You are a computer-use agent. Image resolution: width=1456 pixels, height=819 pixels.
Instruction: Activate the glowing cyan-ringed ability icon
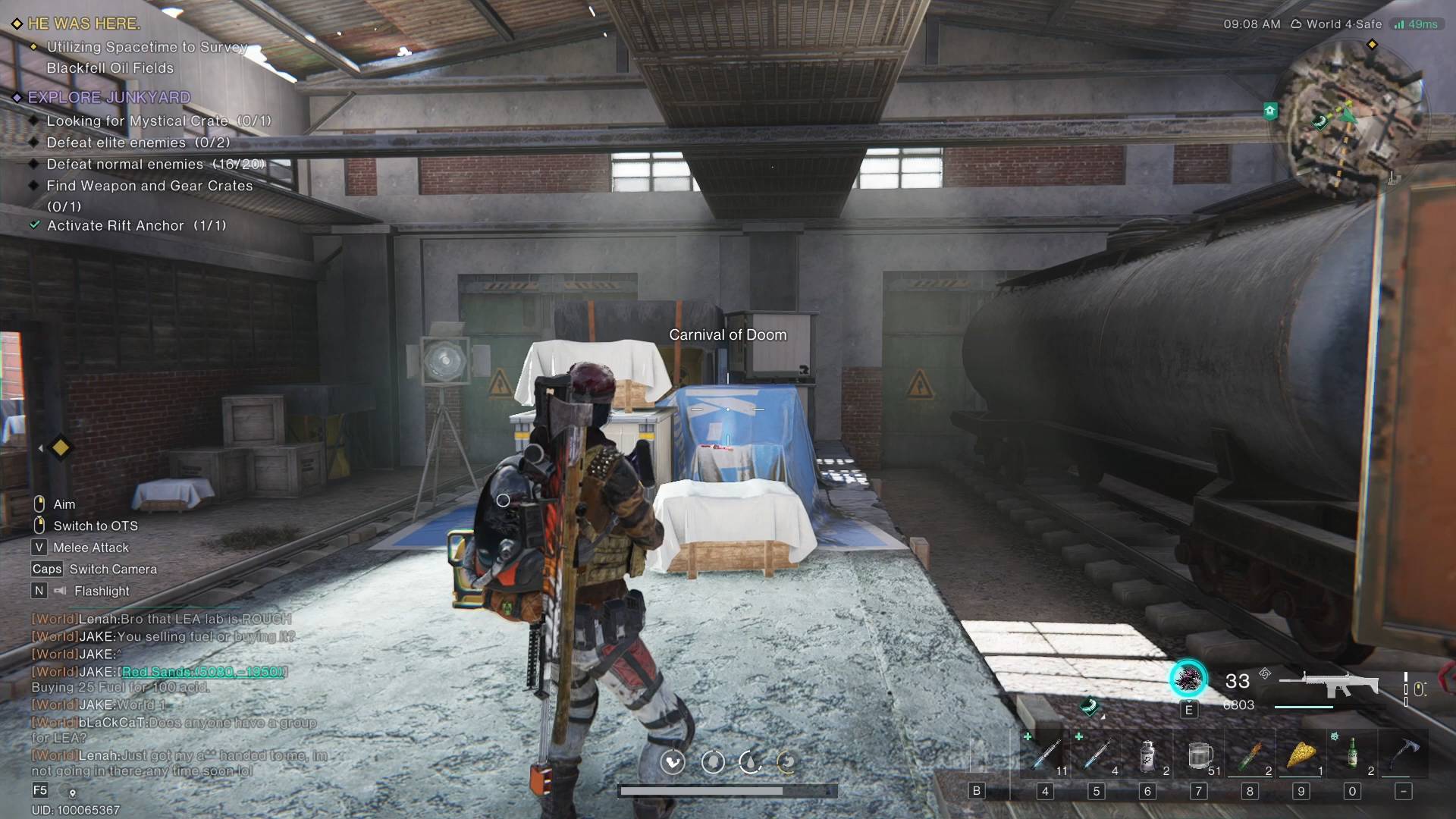(x=1188, y=679)
